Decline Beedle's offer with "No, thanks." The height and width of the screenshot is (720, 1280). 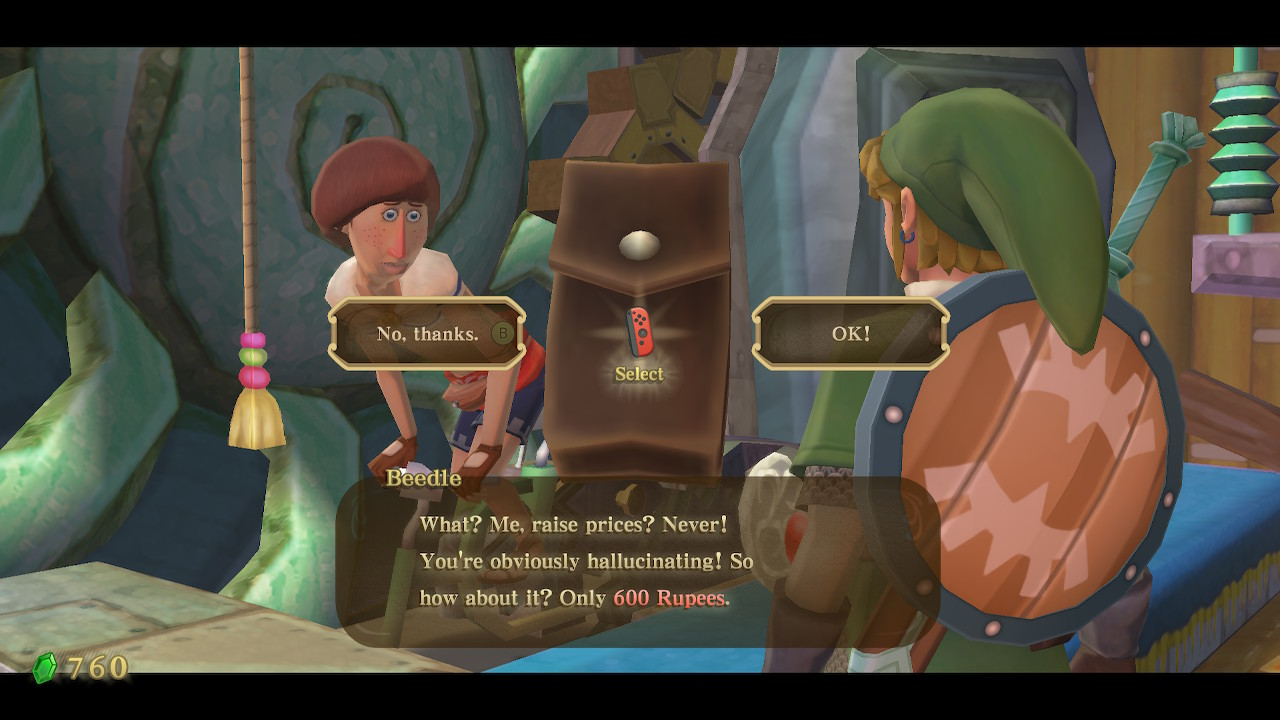(x=428, y=334)
